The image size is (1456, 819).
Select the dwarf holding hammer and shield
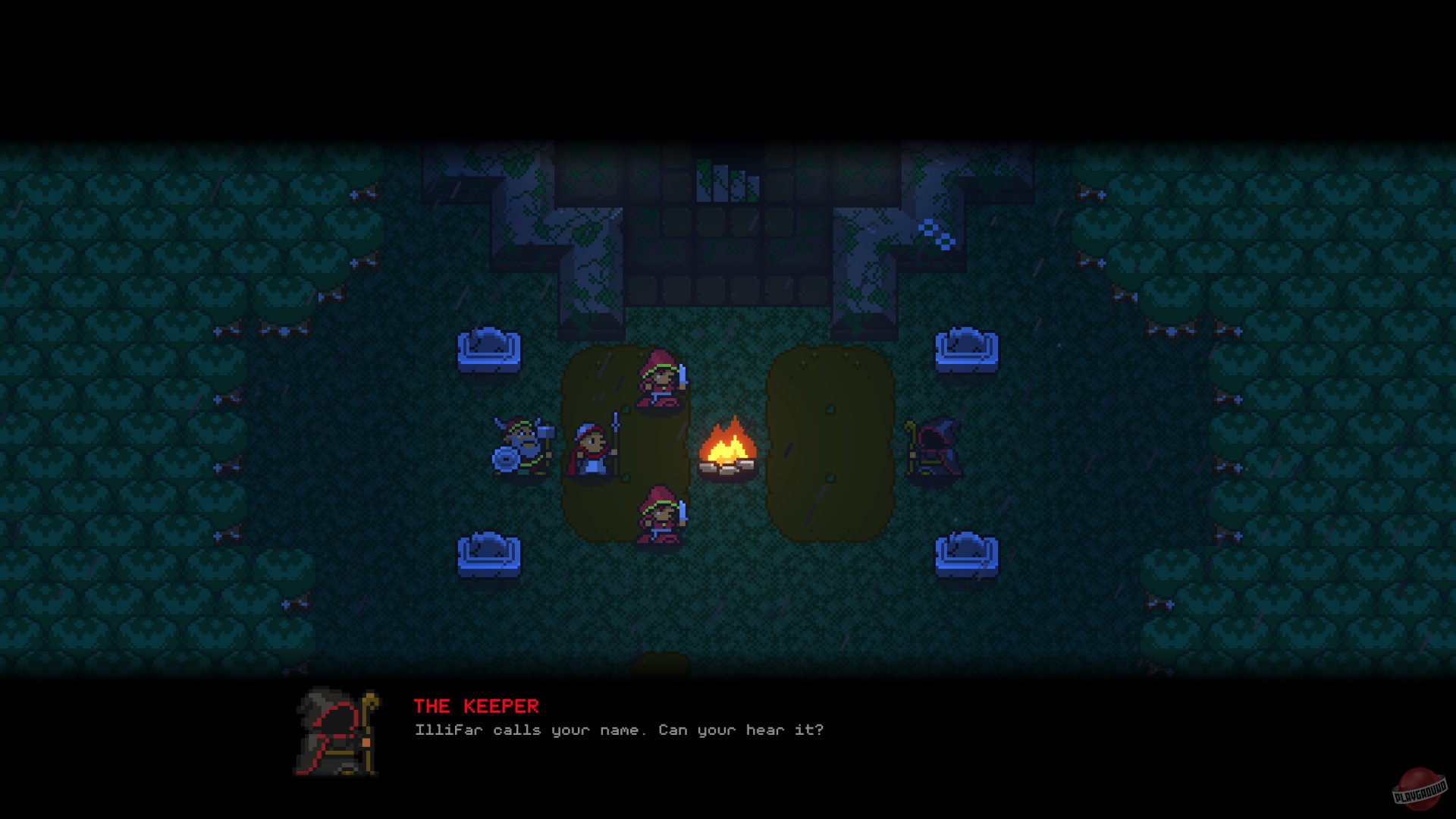pos(523,447)
